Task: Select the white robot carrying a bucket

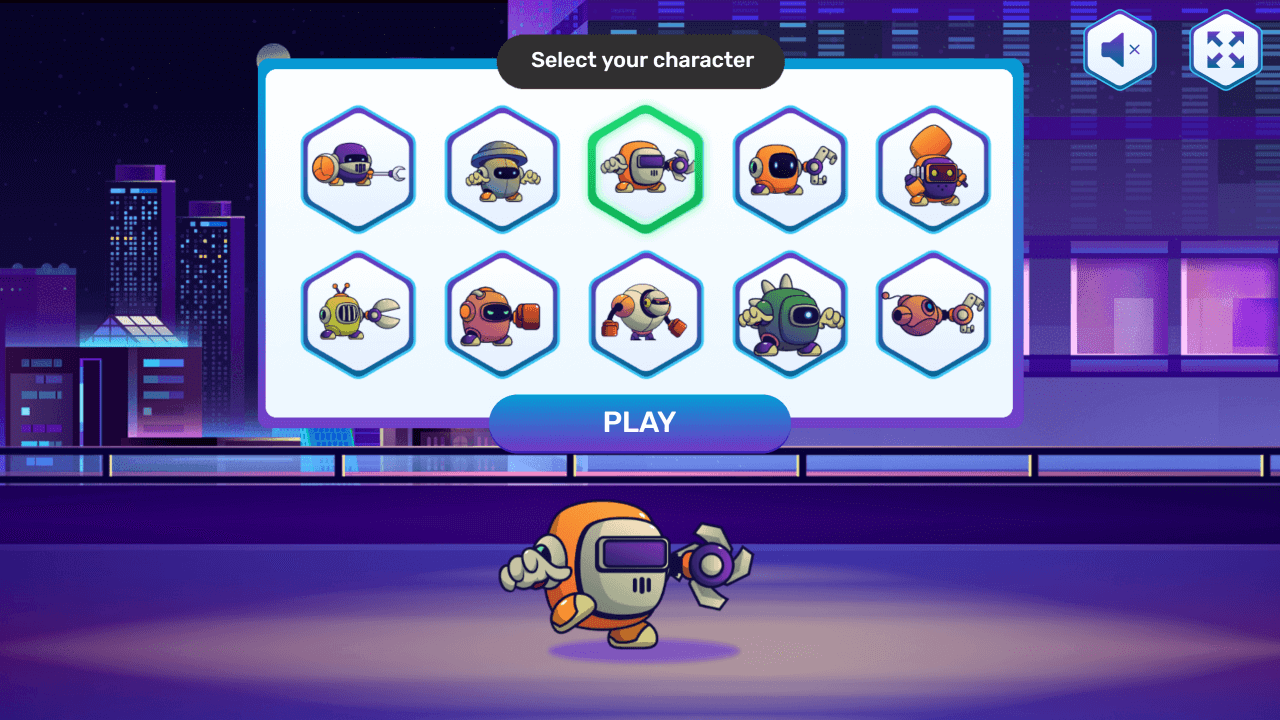Action: click(645, 315)
